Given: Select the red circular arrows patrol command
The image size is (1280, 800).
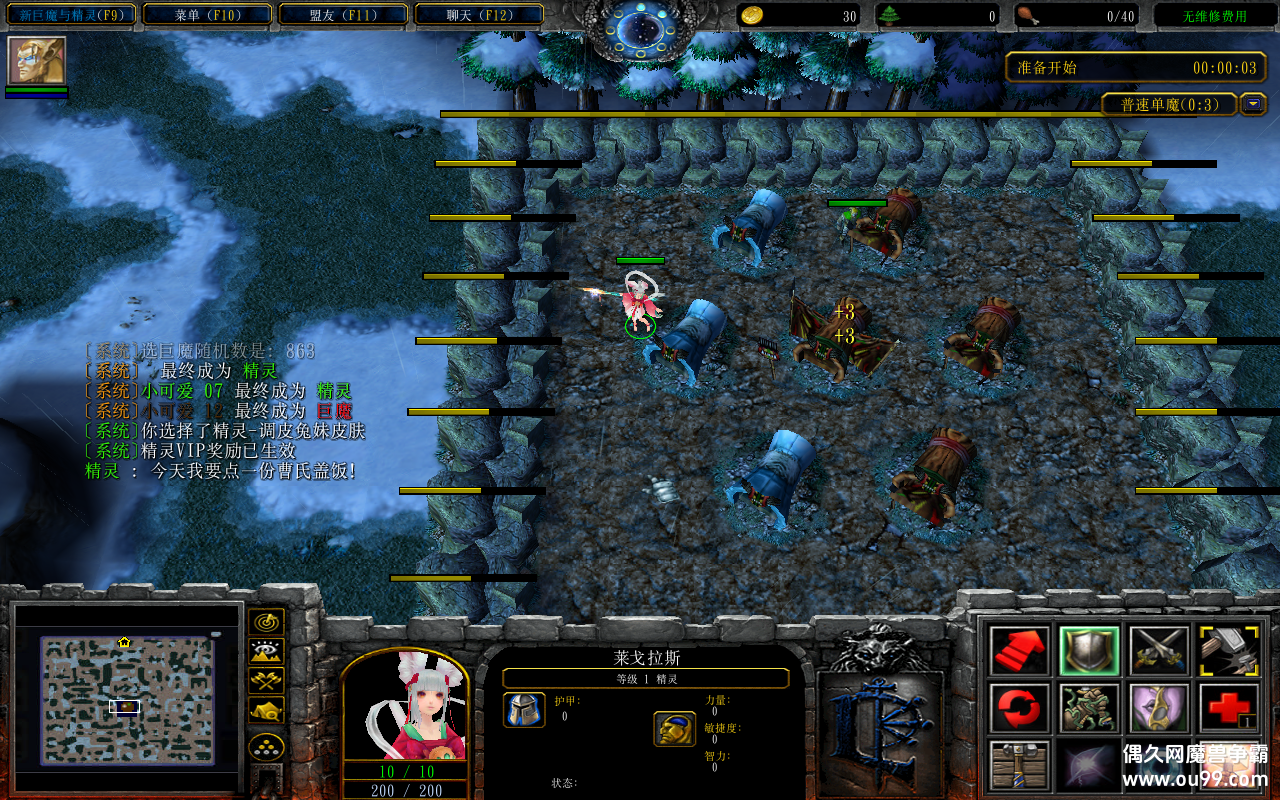Looking at the screenshot, I should tap(1020, 709).
